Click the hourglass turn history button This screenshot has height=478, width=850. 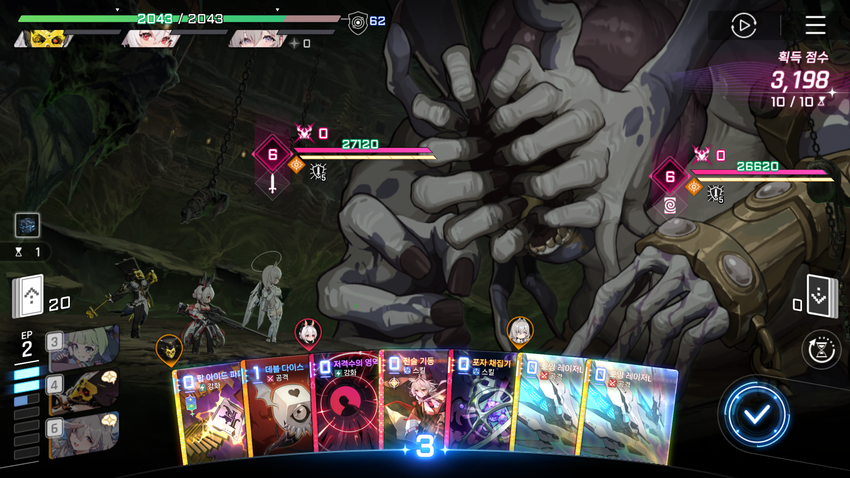[821, 350]
